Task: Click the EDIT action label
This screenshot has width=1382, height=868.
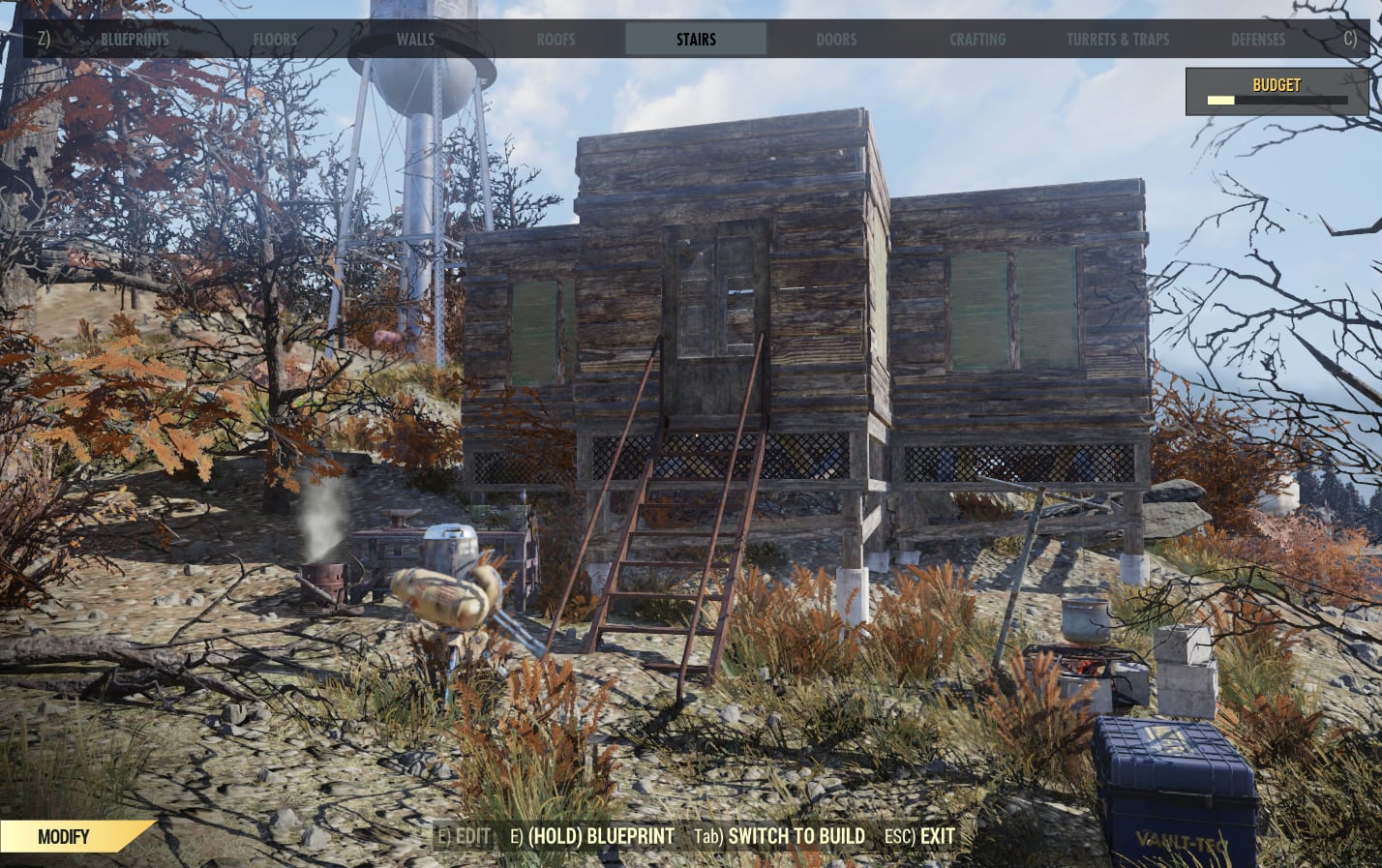Action: (x=471, y=836)
